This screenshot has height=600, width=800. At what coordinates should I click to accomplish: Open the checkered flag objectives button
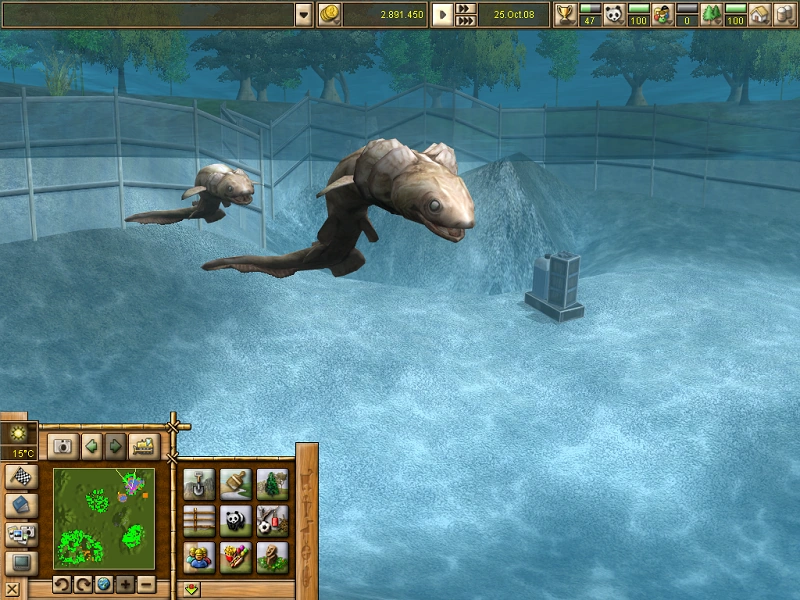pyautogui.click(x=20, y=478)
